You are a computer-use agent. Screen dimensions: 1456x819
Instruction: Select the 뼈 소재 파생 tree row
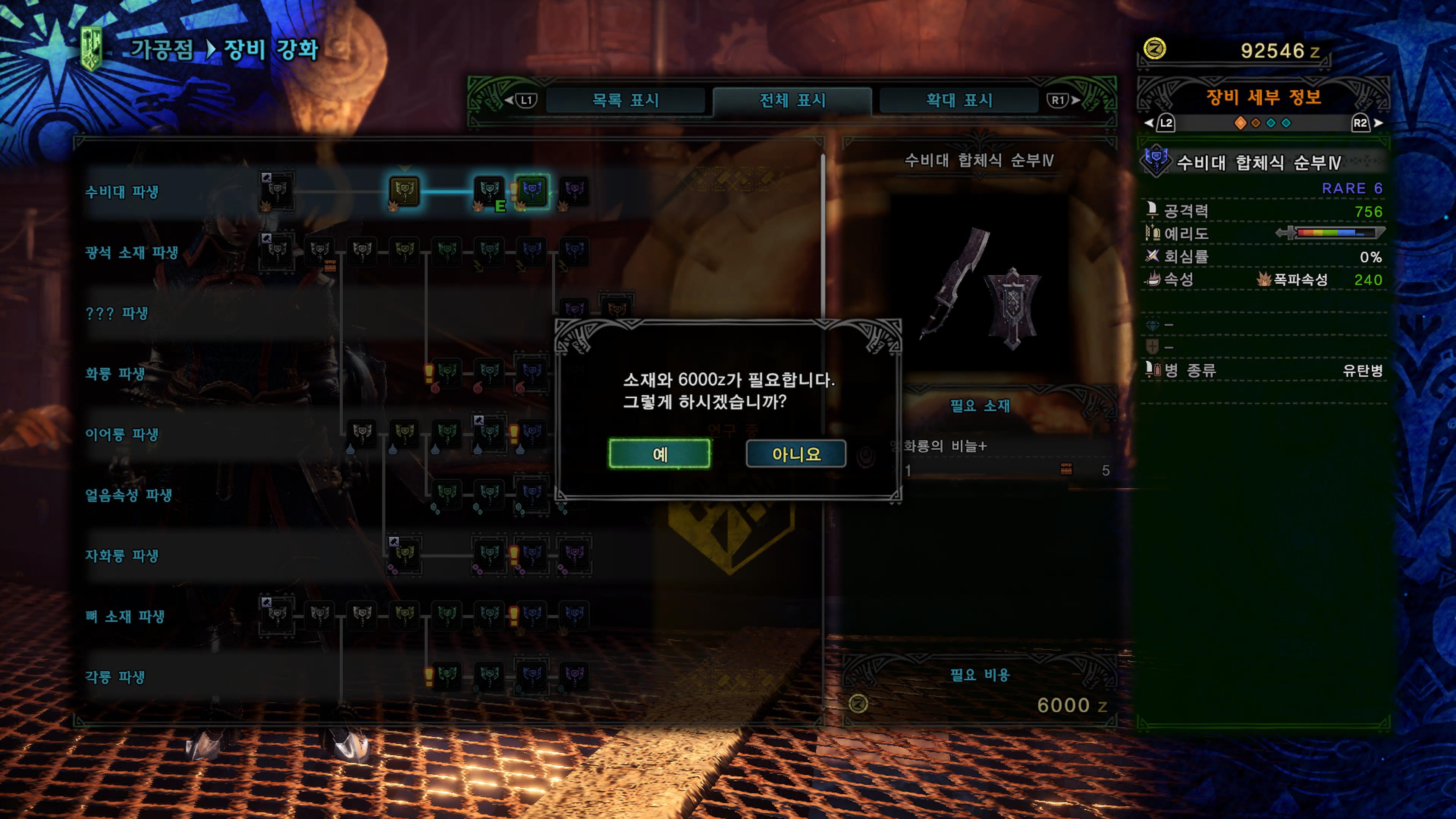[x=124, y=616]
